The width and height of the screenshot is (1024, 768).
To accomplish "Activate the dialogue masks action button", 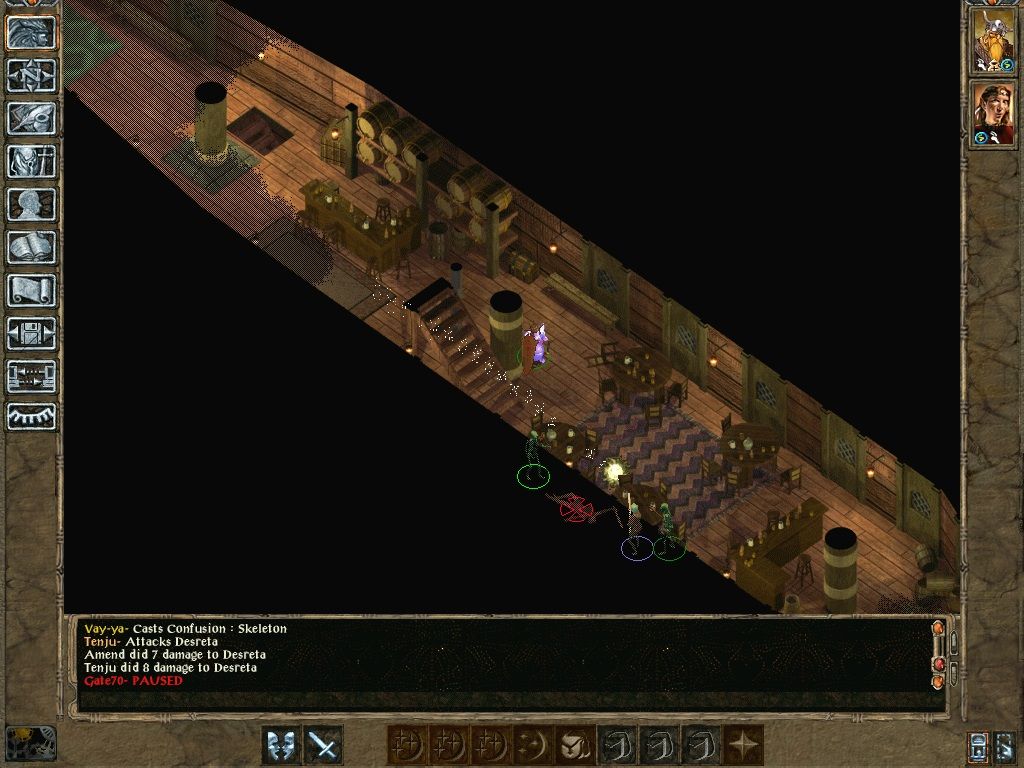I will [x=281, y=745].
